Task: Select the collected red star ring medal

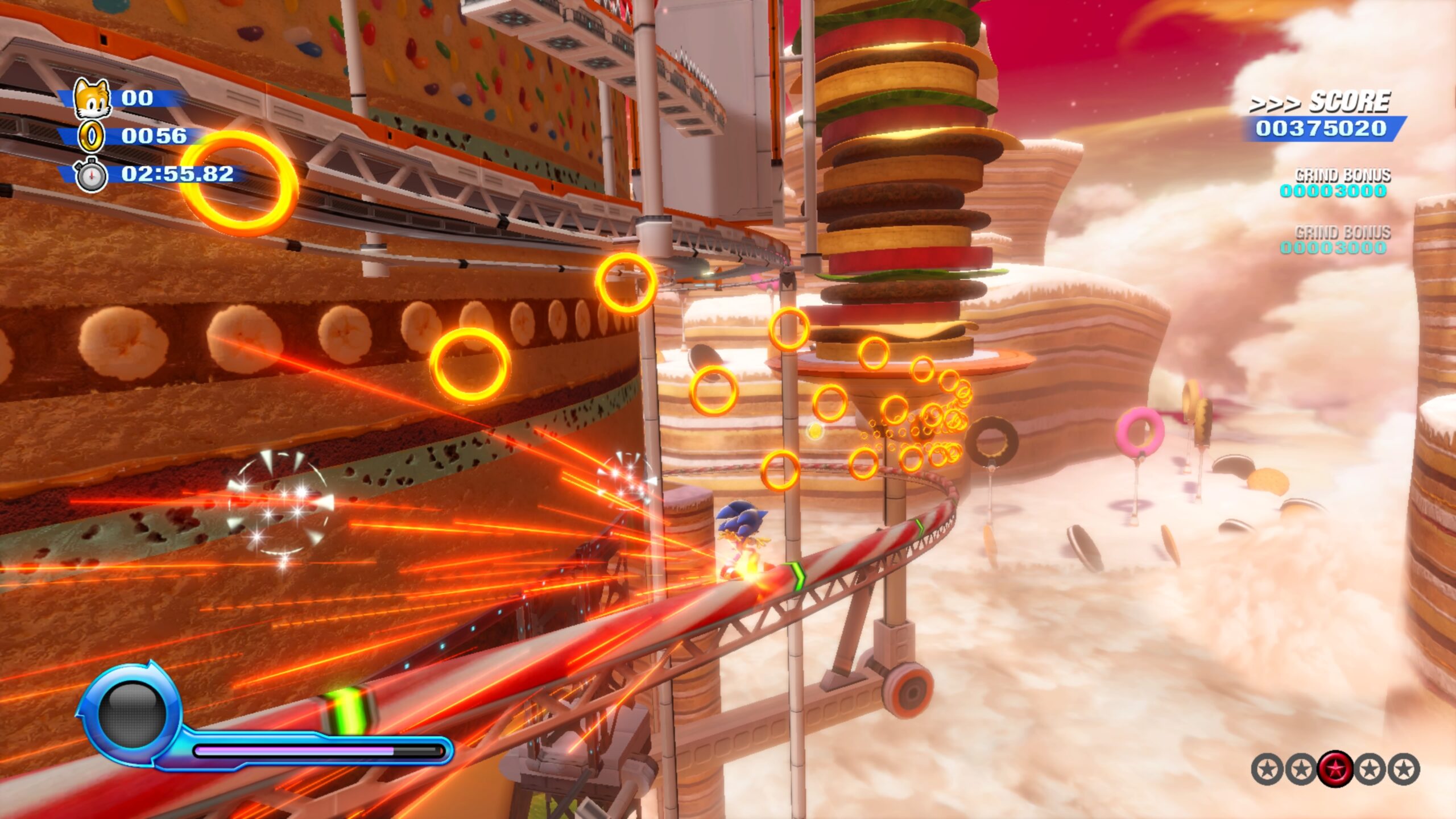Action: point(1335,769)
